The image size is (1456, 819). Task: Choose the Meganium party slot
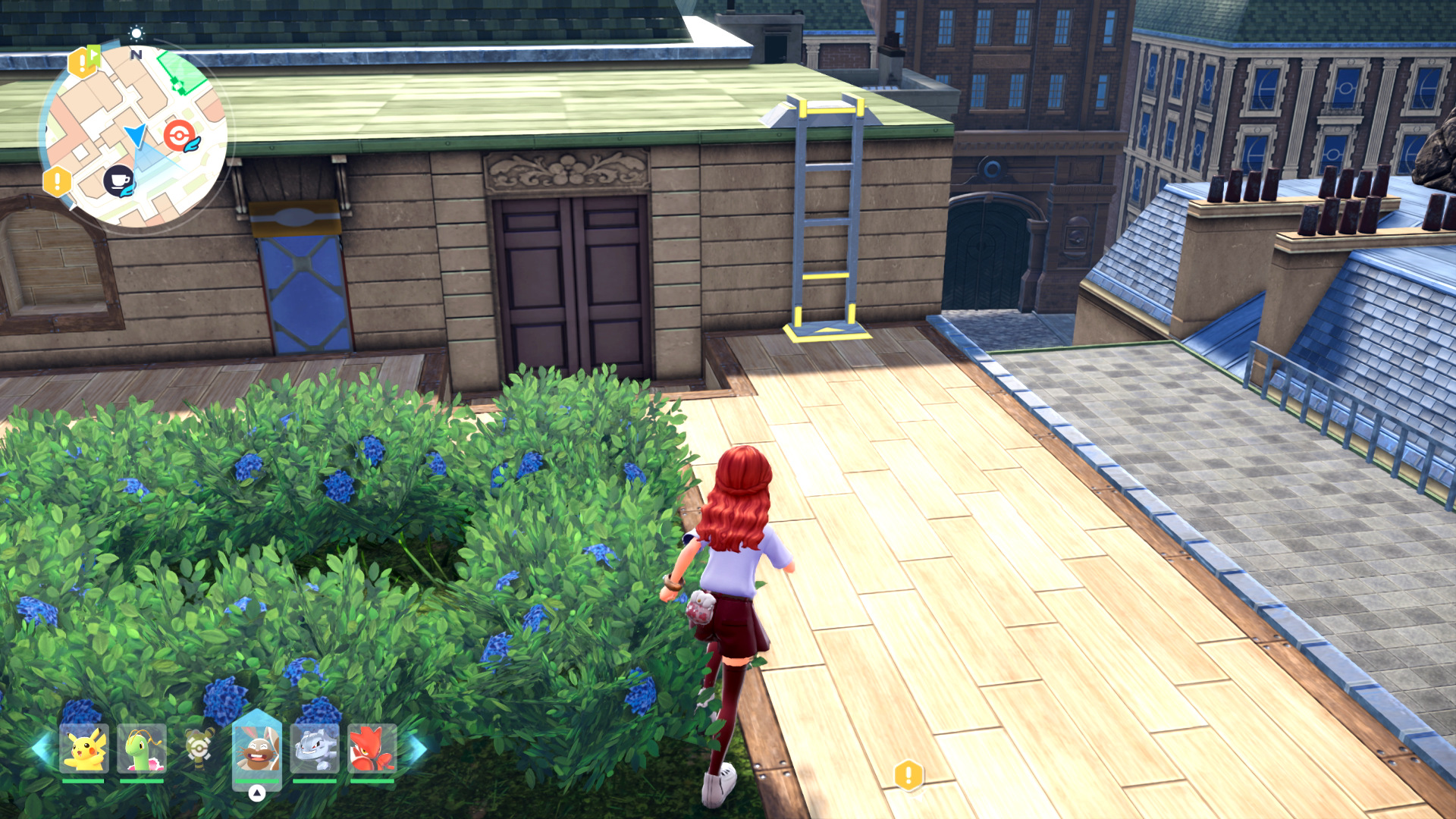[142, 748]
